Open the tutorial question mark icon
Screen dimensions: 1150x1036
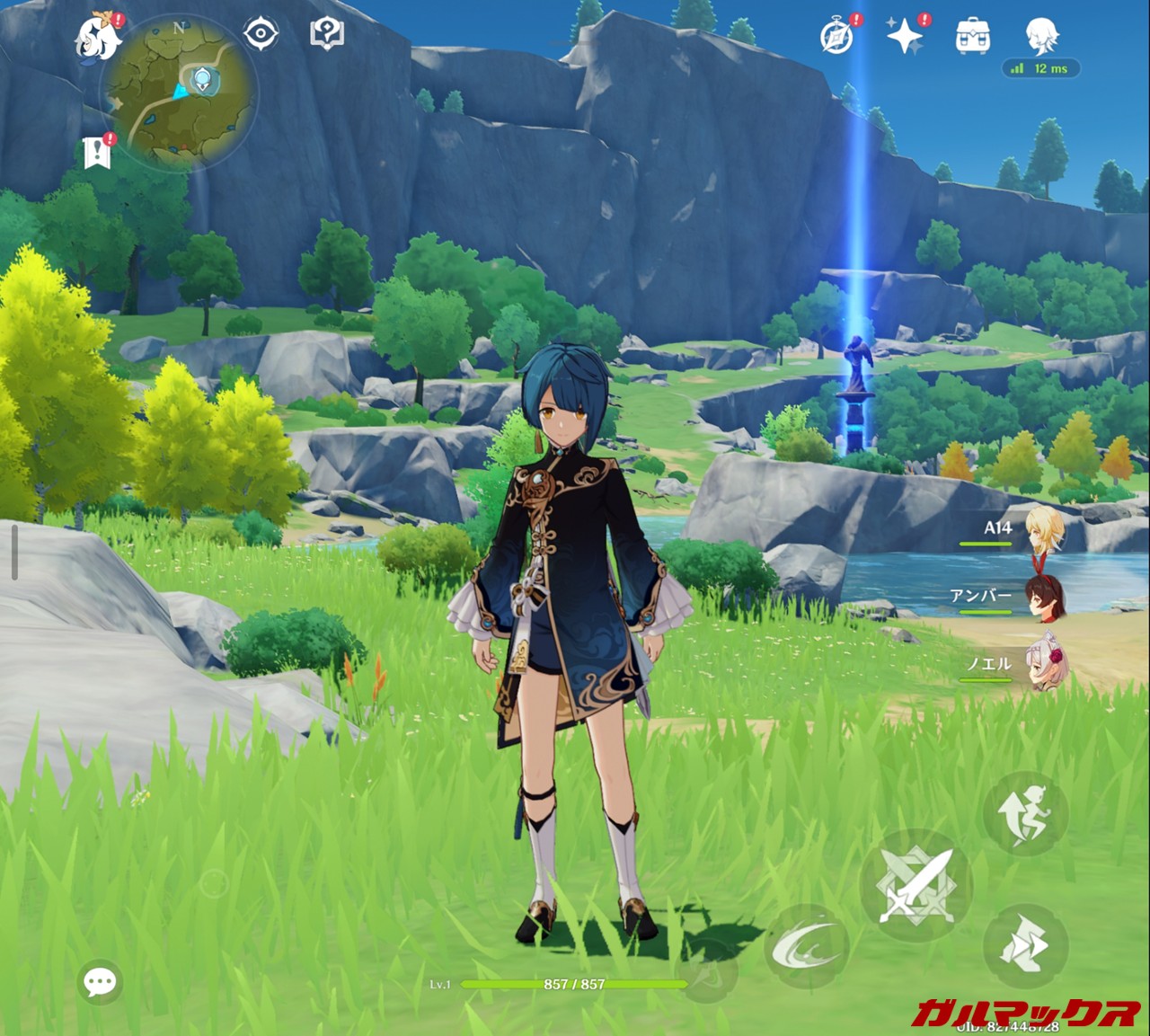pyautogui.click(x=327, y=35)
